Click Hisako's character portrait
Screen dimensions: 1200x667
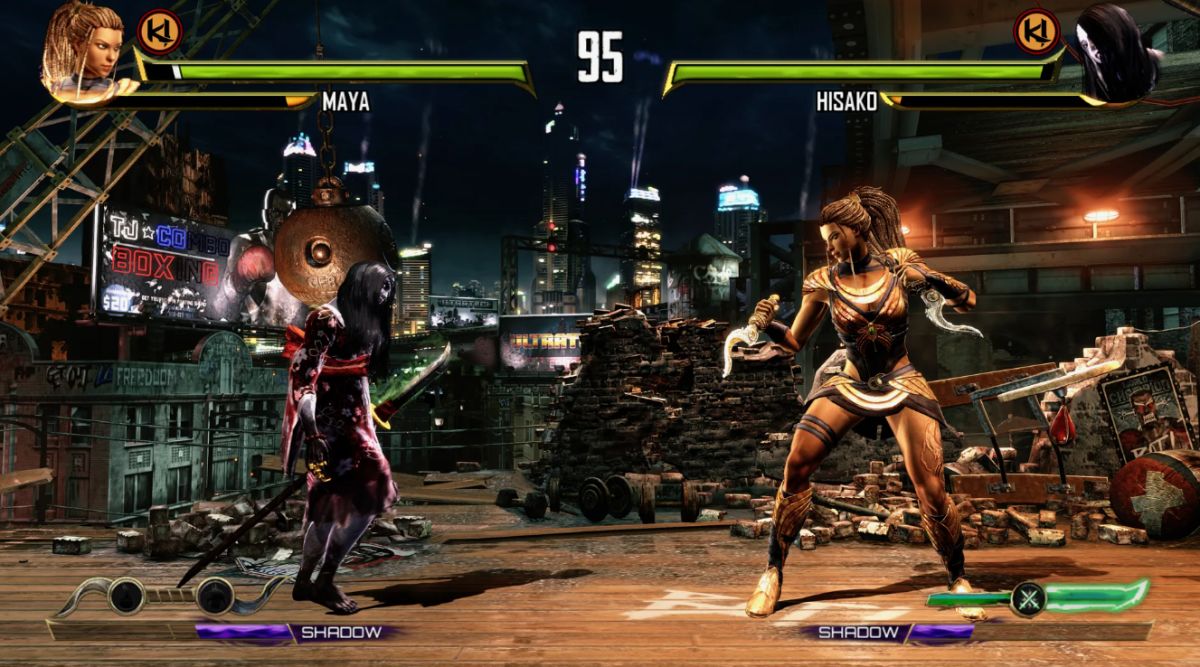(1117, 52)
